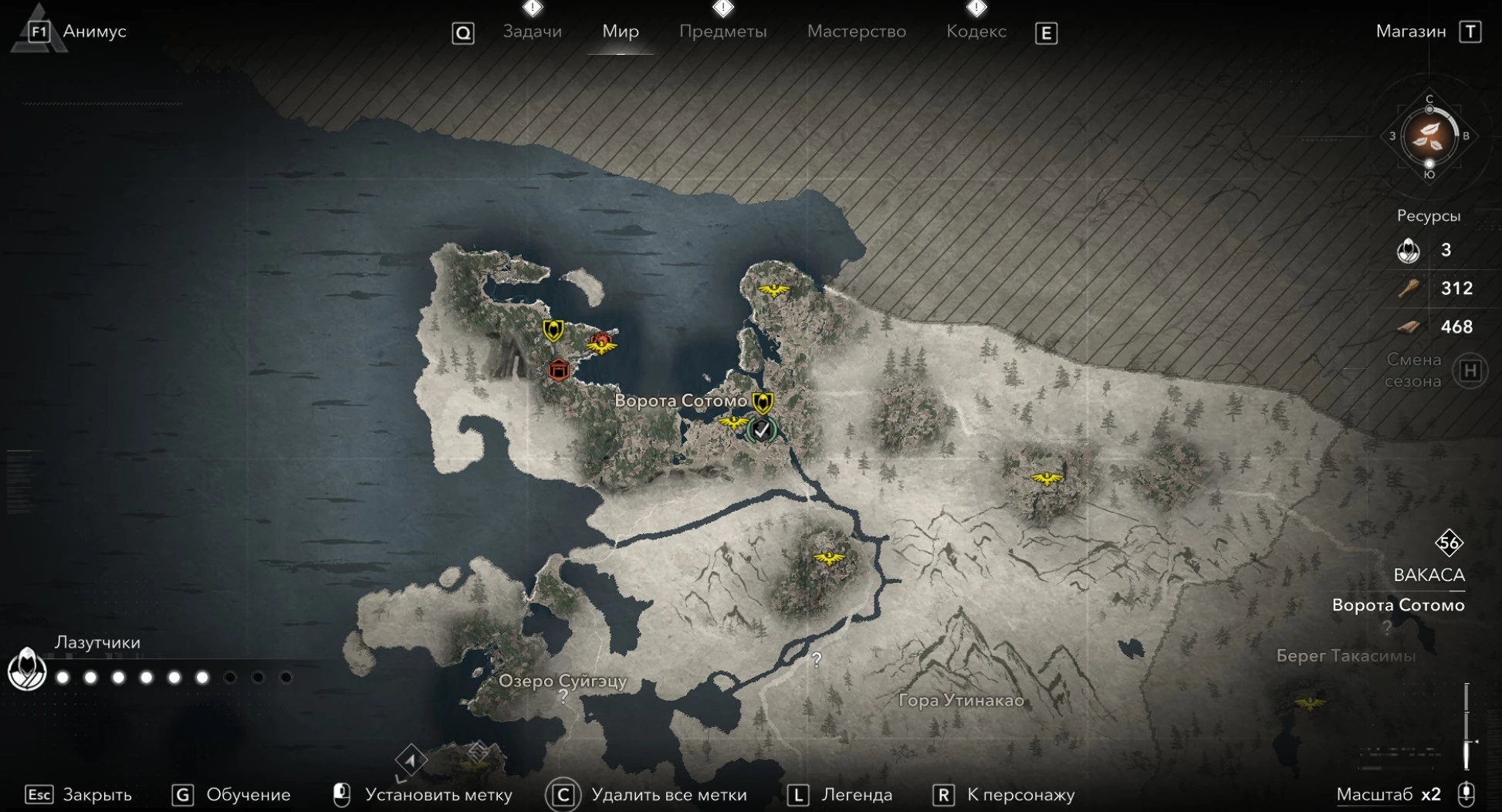
Task: Select the Мир tab
Action: pos(620,32)
